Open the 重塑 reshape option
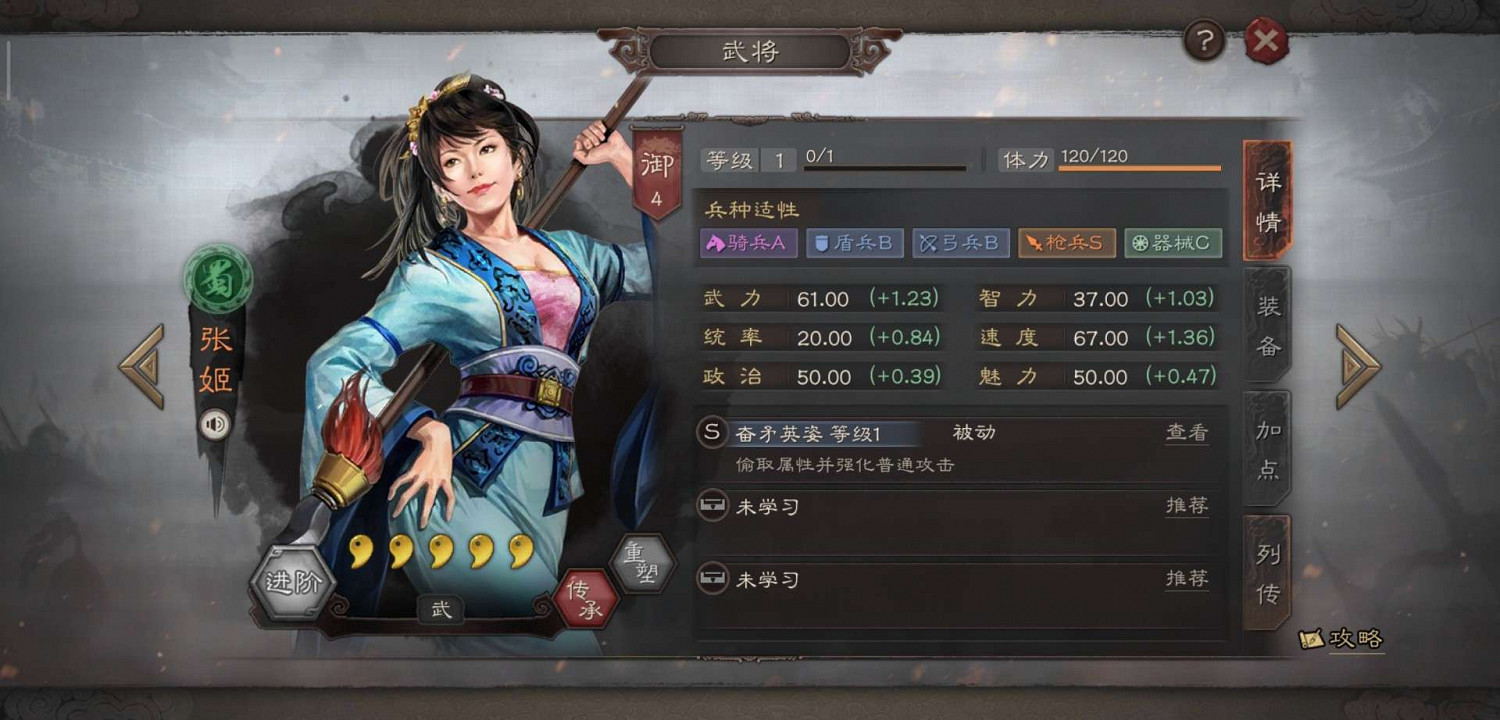 click(645, 562)
